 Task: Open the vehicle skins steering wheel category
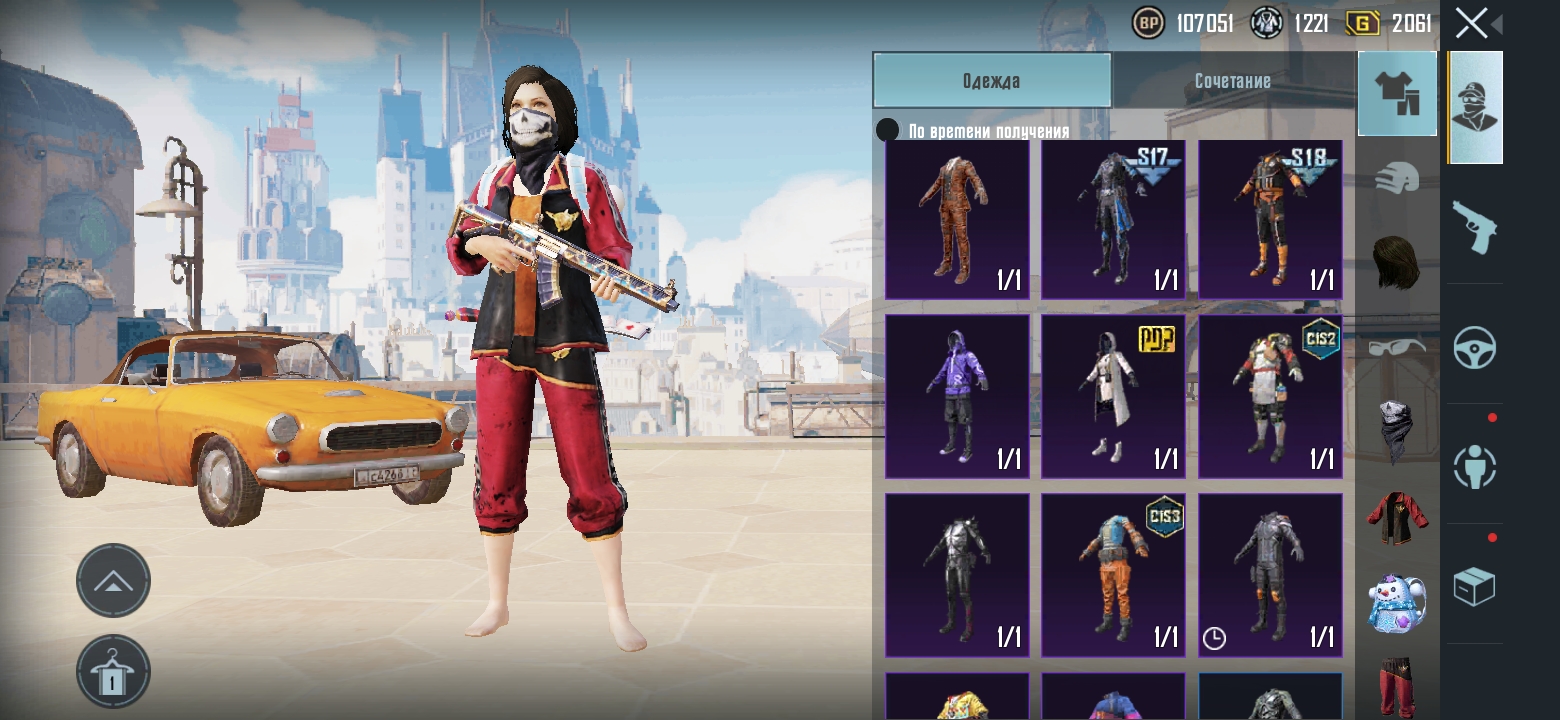click(x=1474, y=346)
